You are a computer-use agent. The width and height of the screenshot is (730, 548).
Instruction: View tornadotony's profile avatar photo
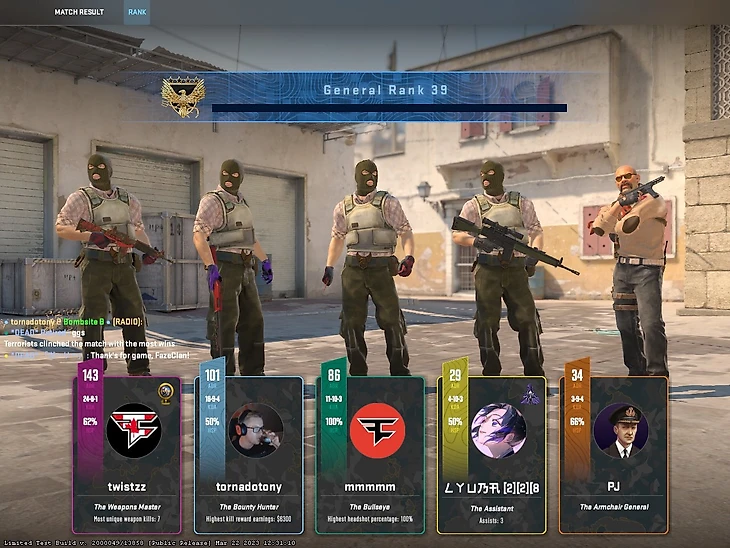pyautogui.click(x=255, y=430)
